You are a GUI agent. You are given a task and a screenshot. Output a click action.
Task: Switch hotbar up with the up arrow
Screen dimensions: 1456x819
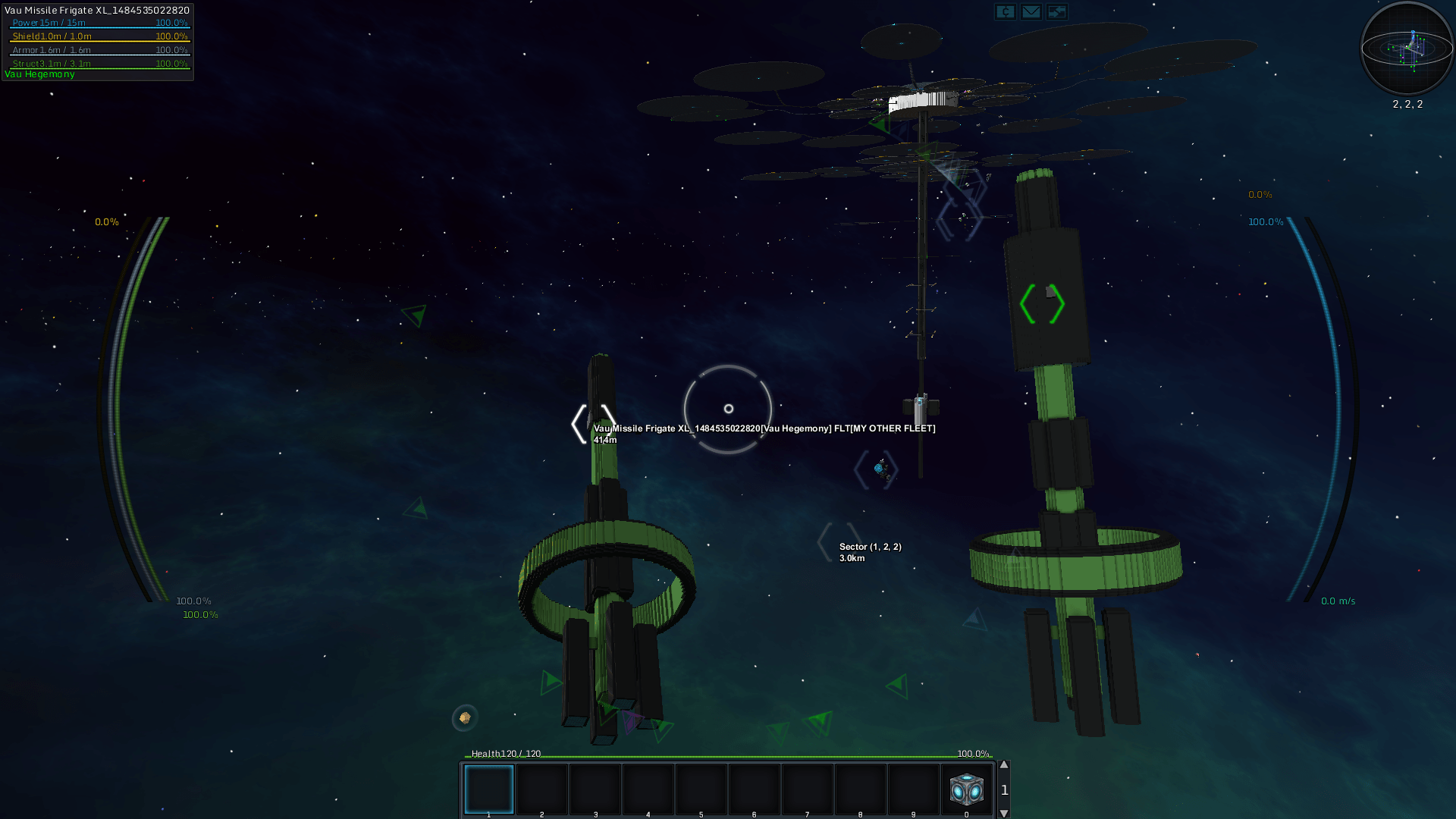[1004, 765]
